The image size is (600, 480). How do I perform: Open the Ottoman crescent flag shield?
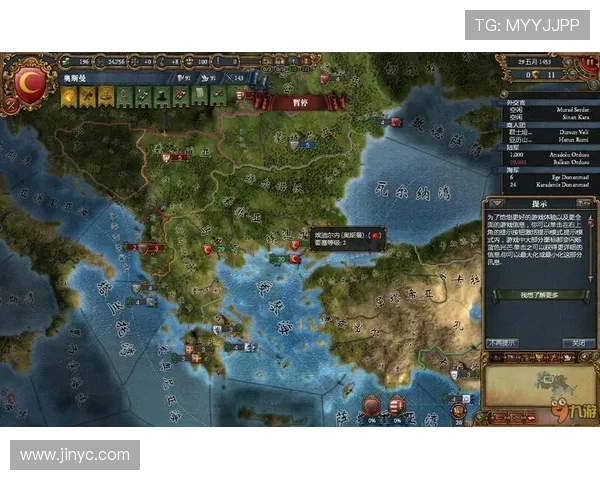tap(29, 82)
